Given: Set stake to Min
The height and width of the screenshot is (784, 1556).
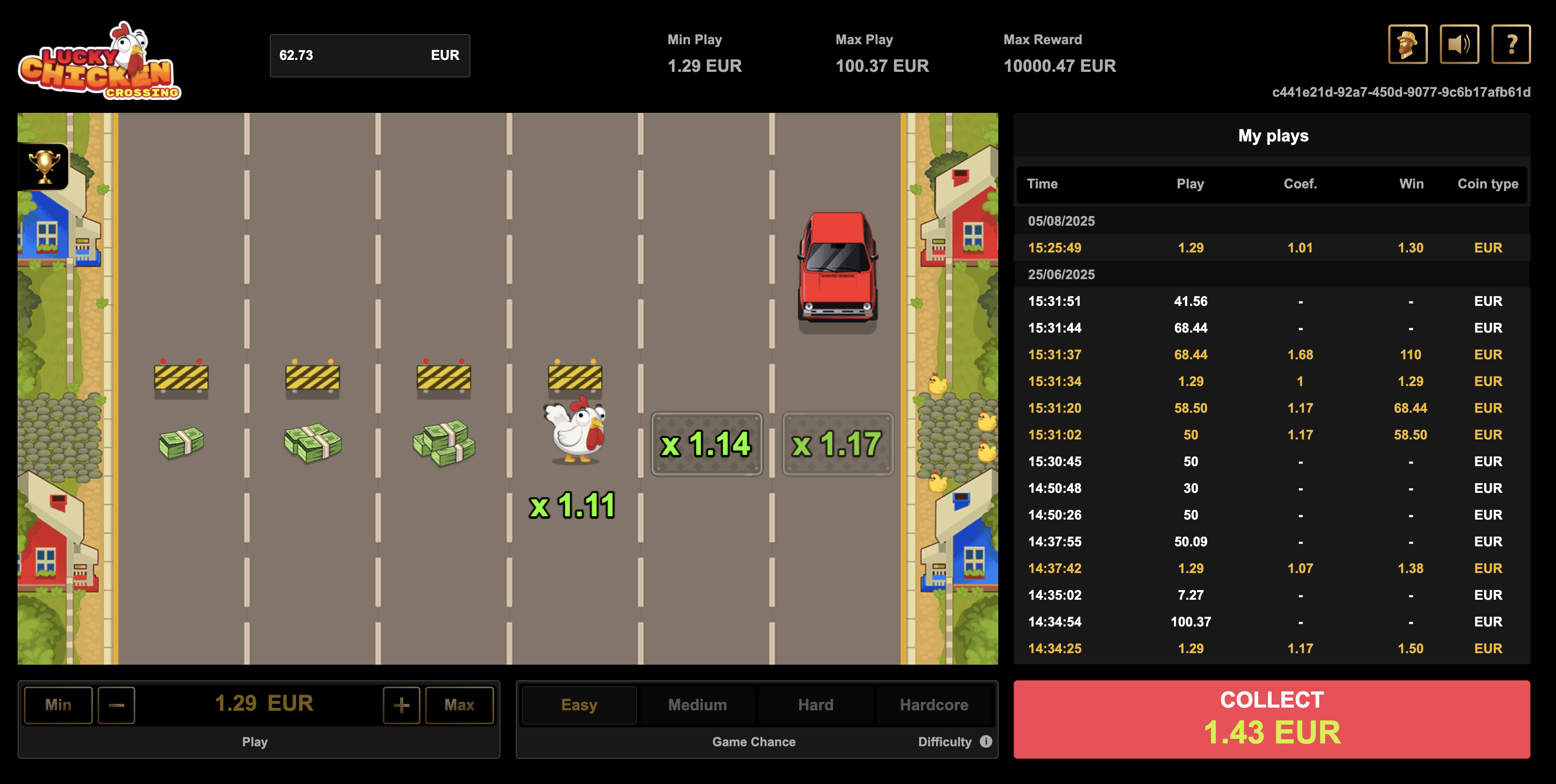Looking at the screenshot, I should click(x=58, y=704).
